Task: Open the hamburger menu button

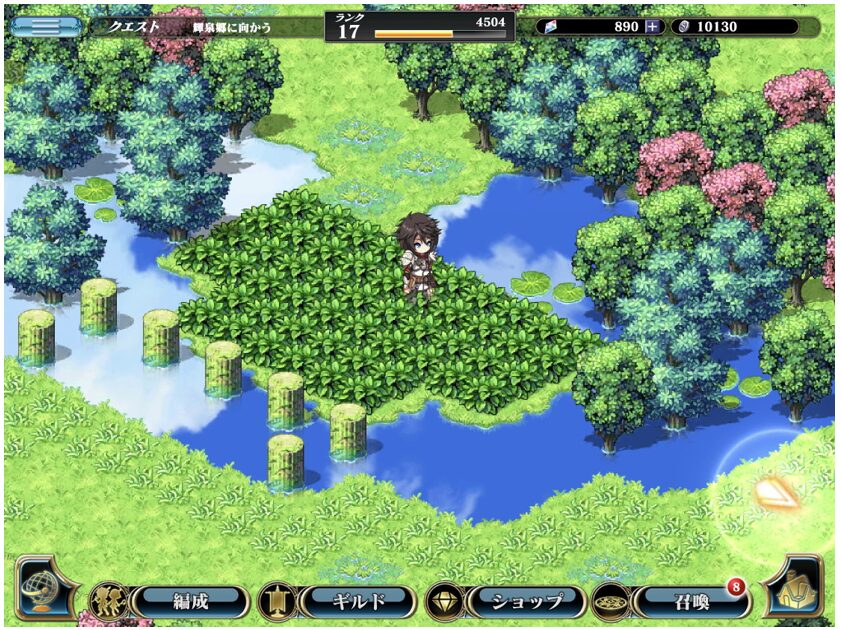Action: 46,26
